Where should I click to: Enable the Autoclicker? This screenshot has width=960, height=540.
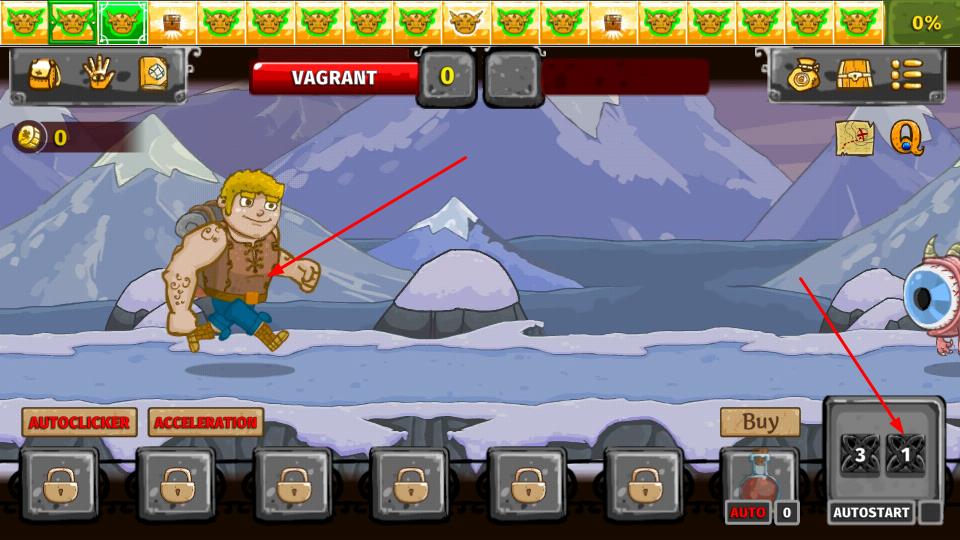click(x=79, y=423)
